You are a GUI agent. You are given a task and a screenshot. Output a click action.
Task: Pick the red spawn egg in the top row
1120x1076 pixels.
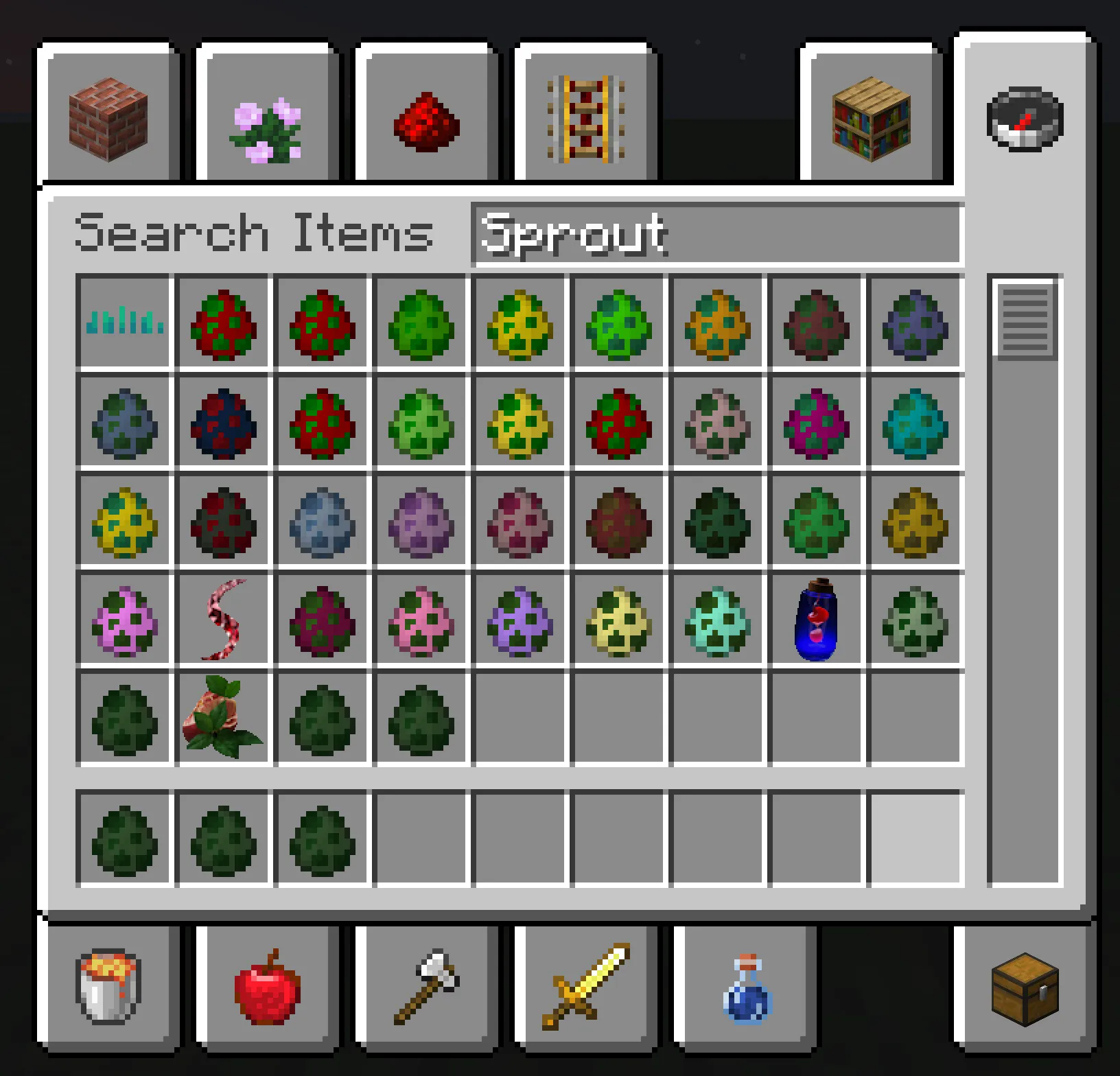click(223, 324)
